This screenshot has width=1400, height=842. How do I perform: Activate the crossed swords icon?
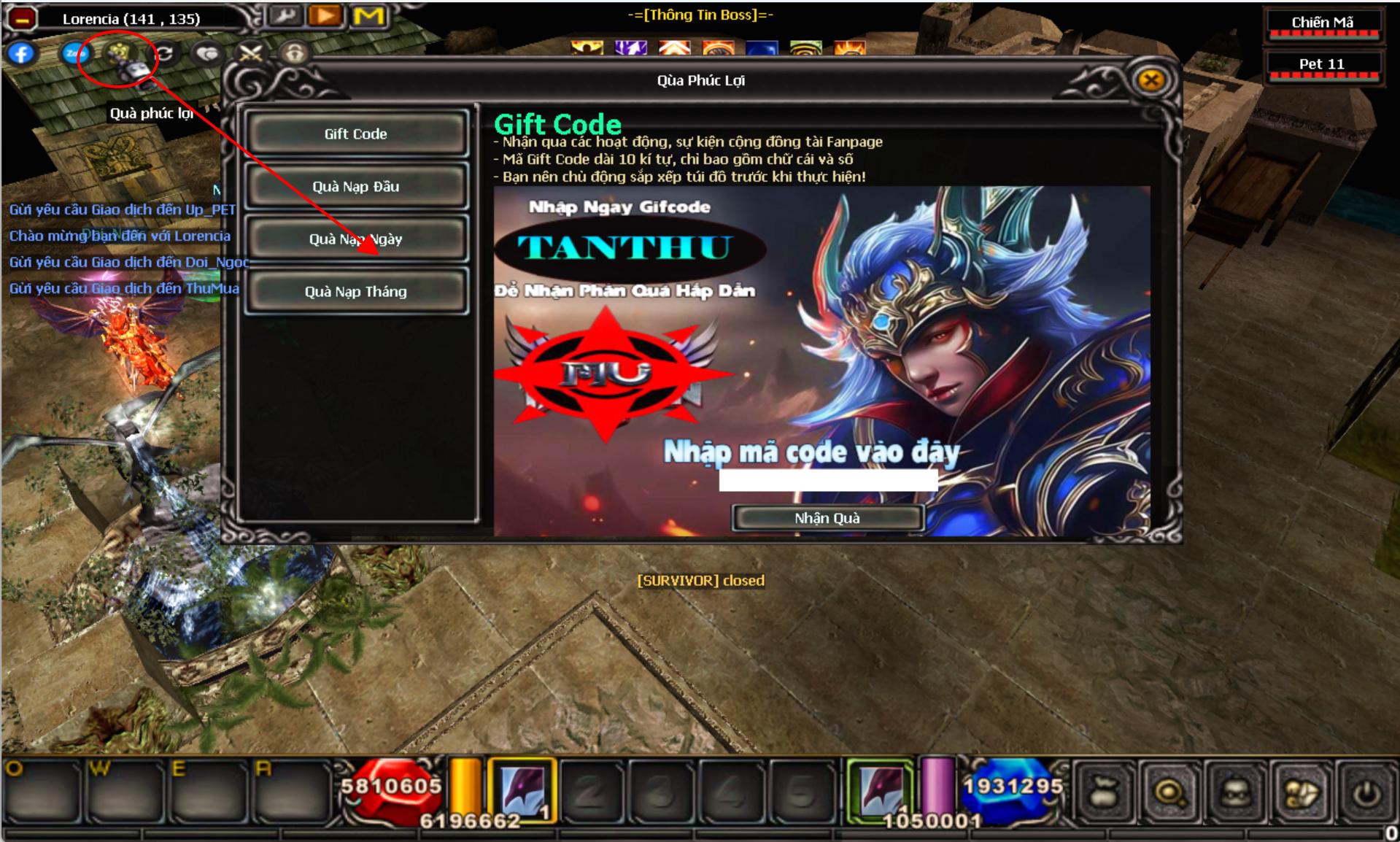coord(251,53)
